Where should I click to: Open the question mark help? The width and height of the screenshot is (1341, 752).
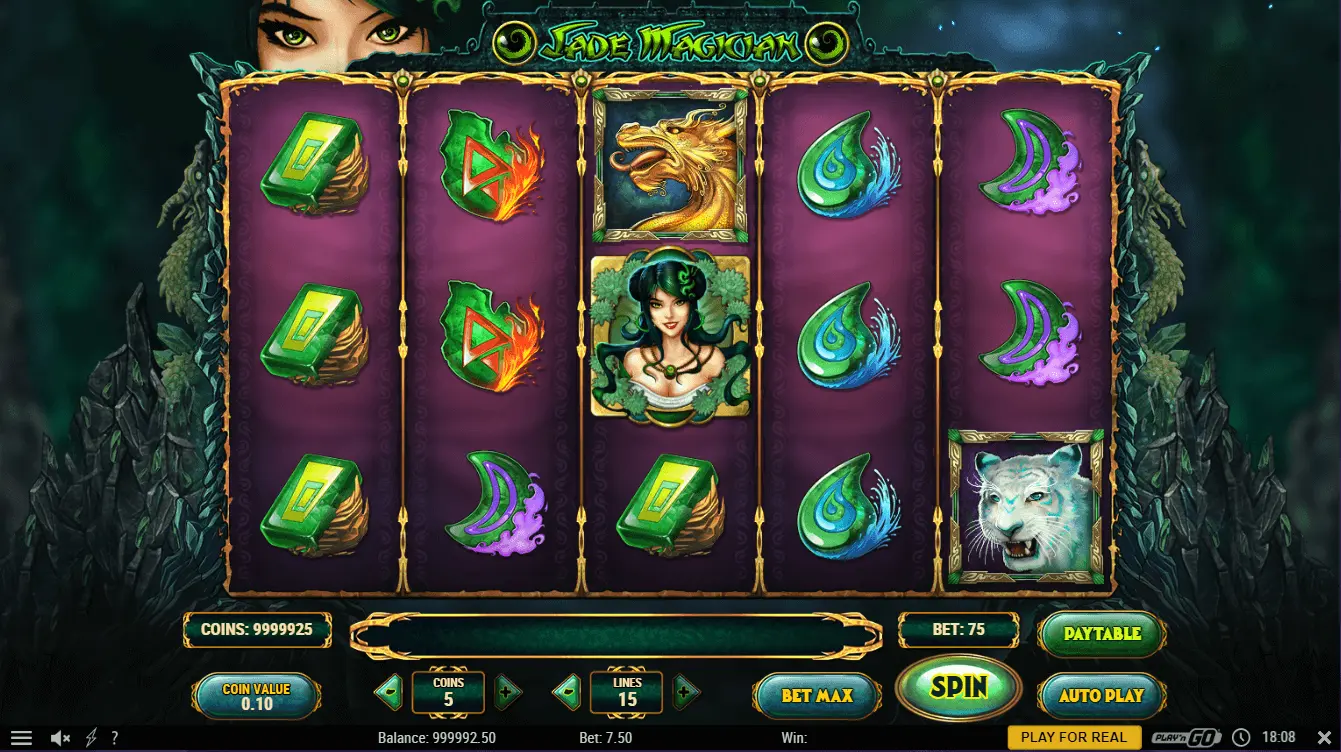point(114,738)
